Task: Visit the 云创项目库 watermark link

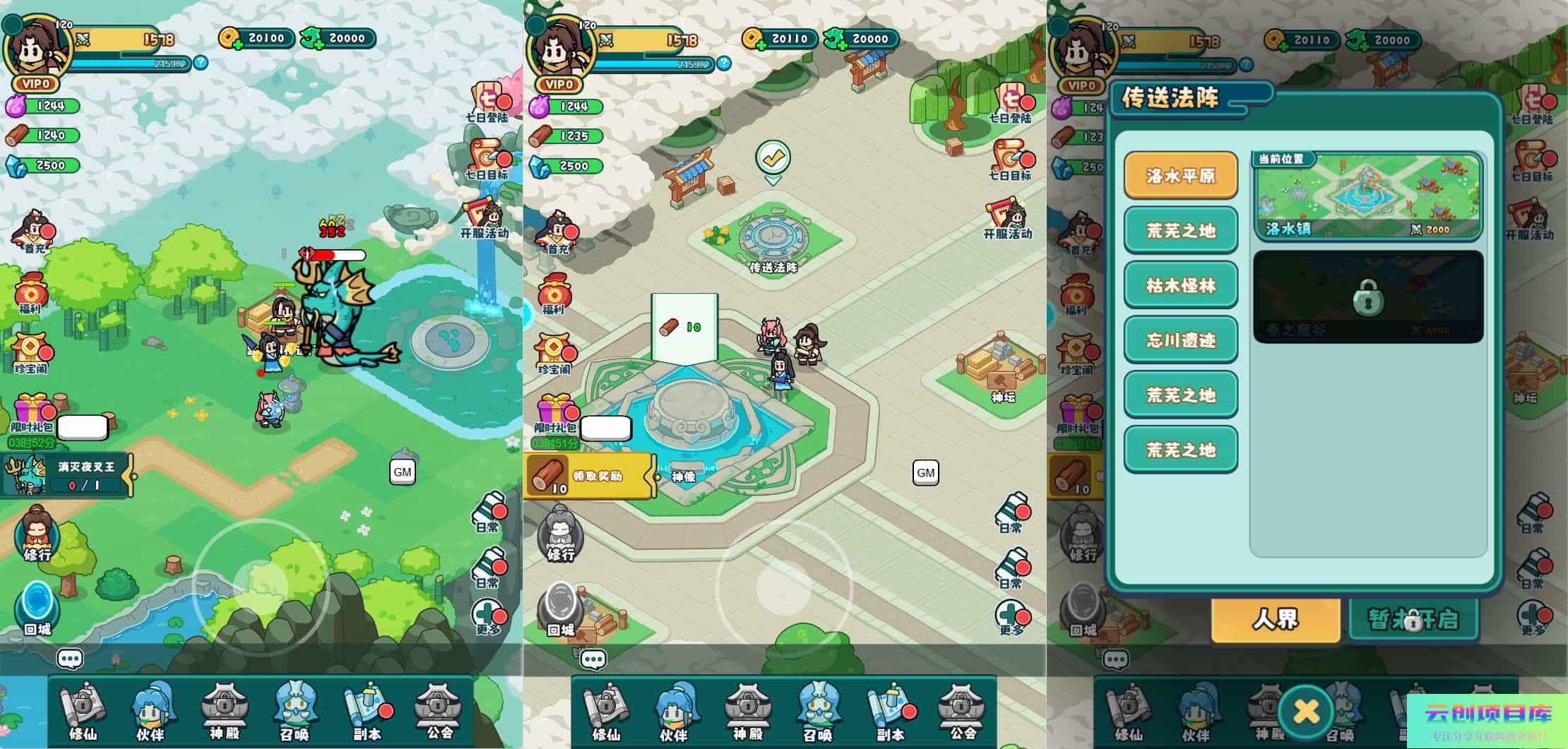Action: tap(1487, 720)
